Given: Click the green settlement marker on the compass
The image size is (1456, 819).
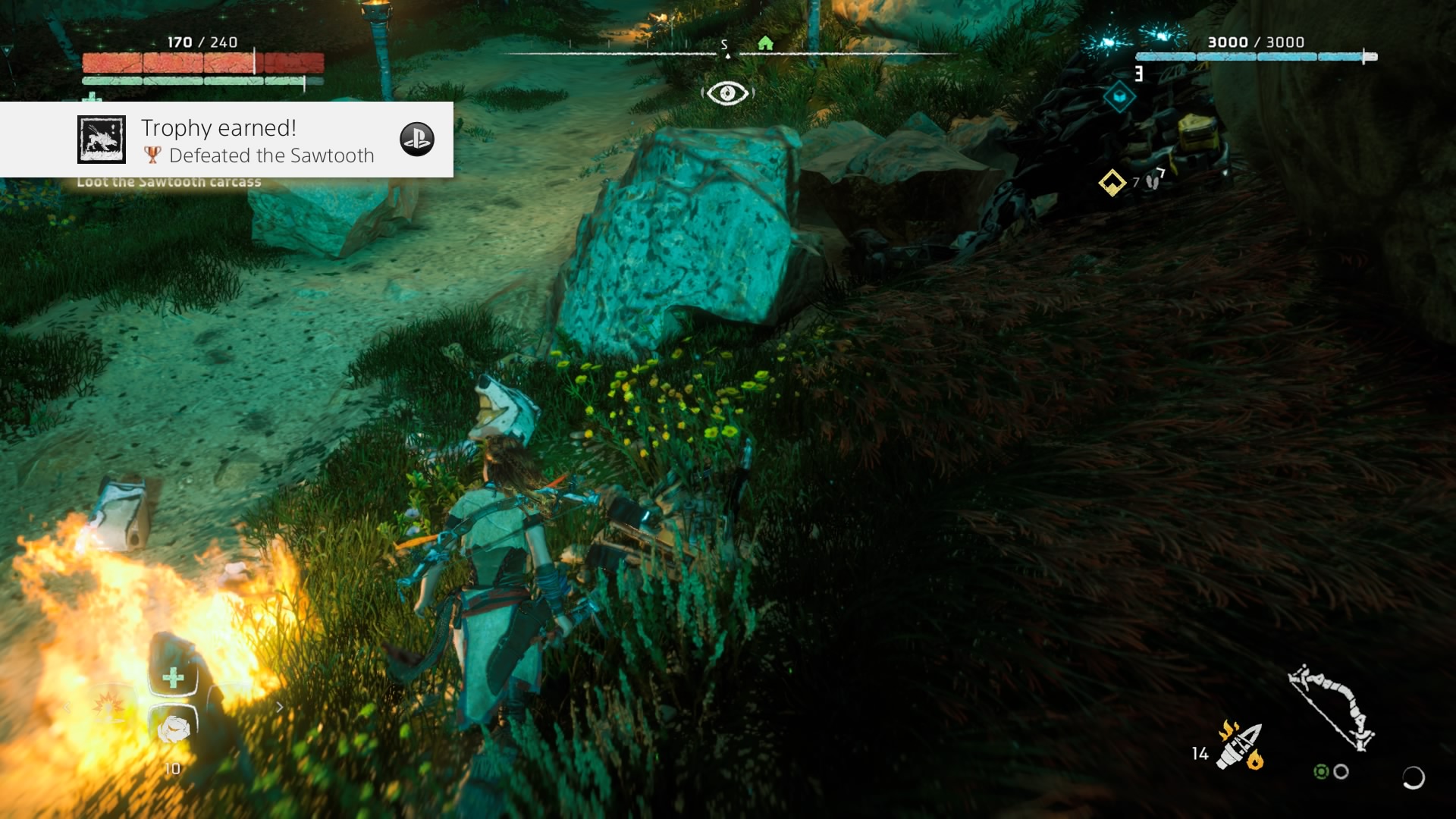Looking at the screenshot, I should [766, 43].
